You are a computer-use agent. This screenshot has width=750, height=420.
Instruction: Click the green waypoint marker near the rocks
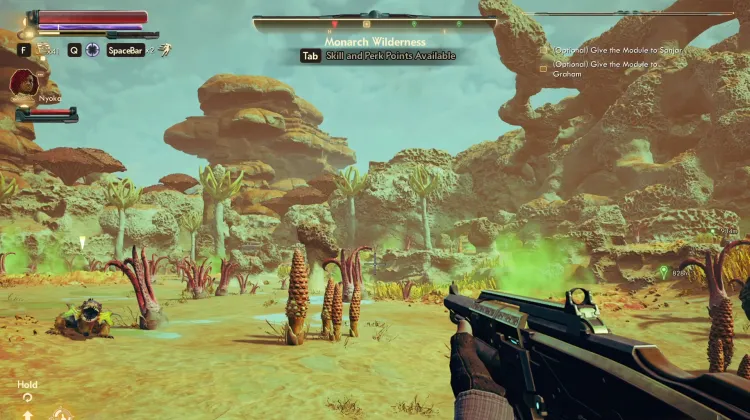[x=663, y=271]
